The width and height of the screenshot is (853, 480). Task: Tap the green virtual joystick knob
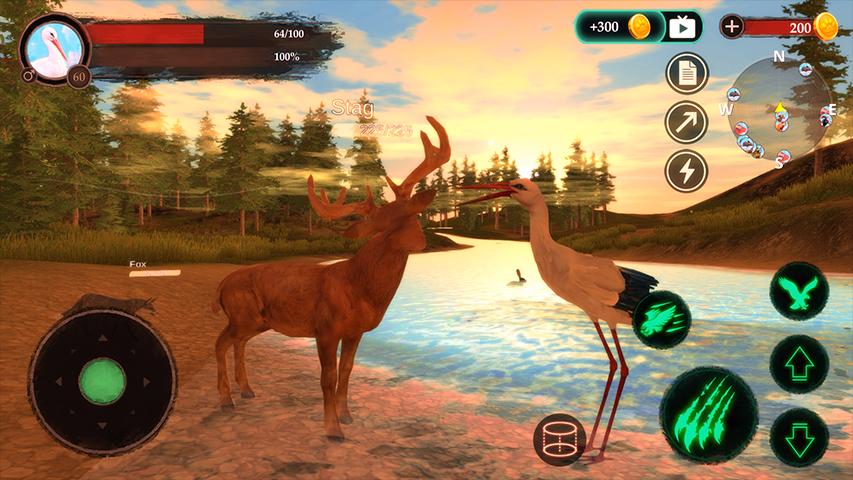(102, 381)
